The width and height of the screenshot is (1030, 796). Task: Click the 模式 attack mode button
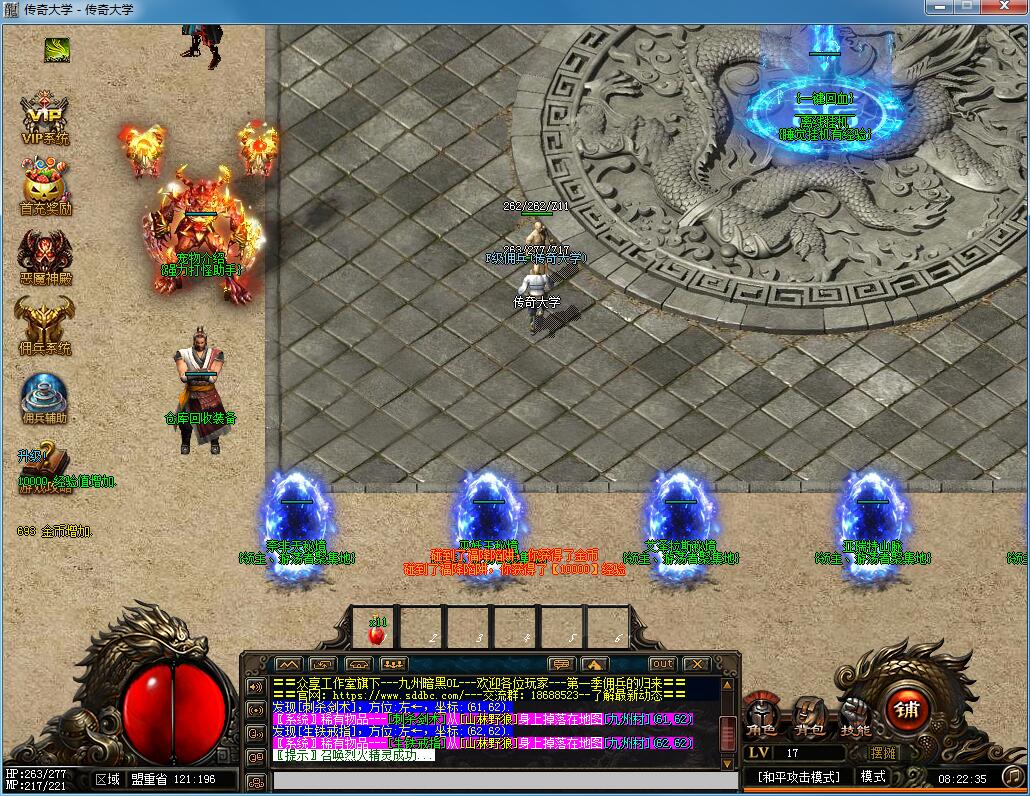873,777
